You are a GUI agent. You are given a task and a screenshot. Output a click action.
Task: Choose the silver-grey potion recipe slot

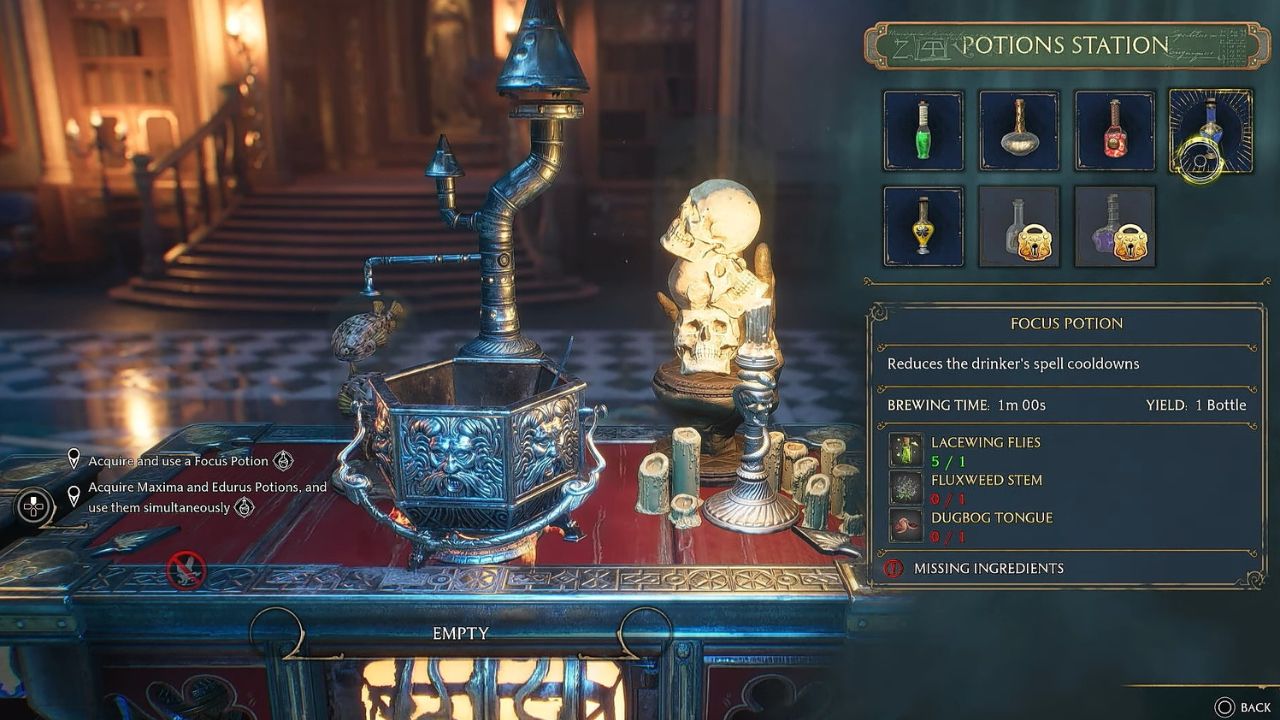click(1019, 130)
